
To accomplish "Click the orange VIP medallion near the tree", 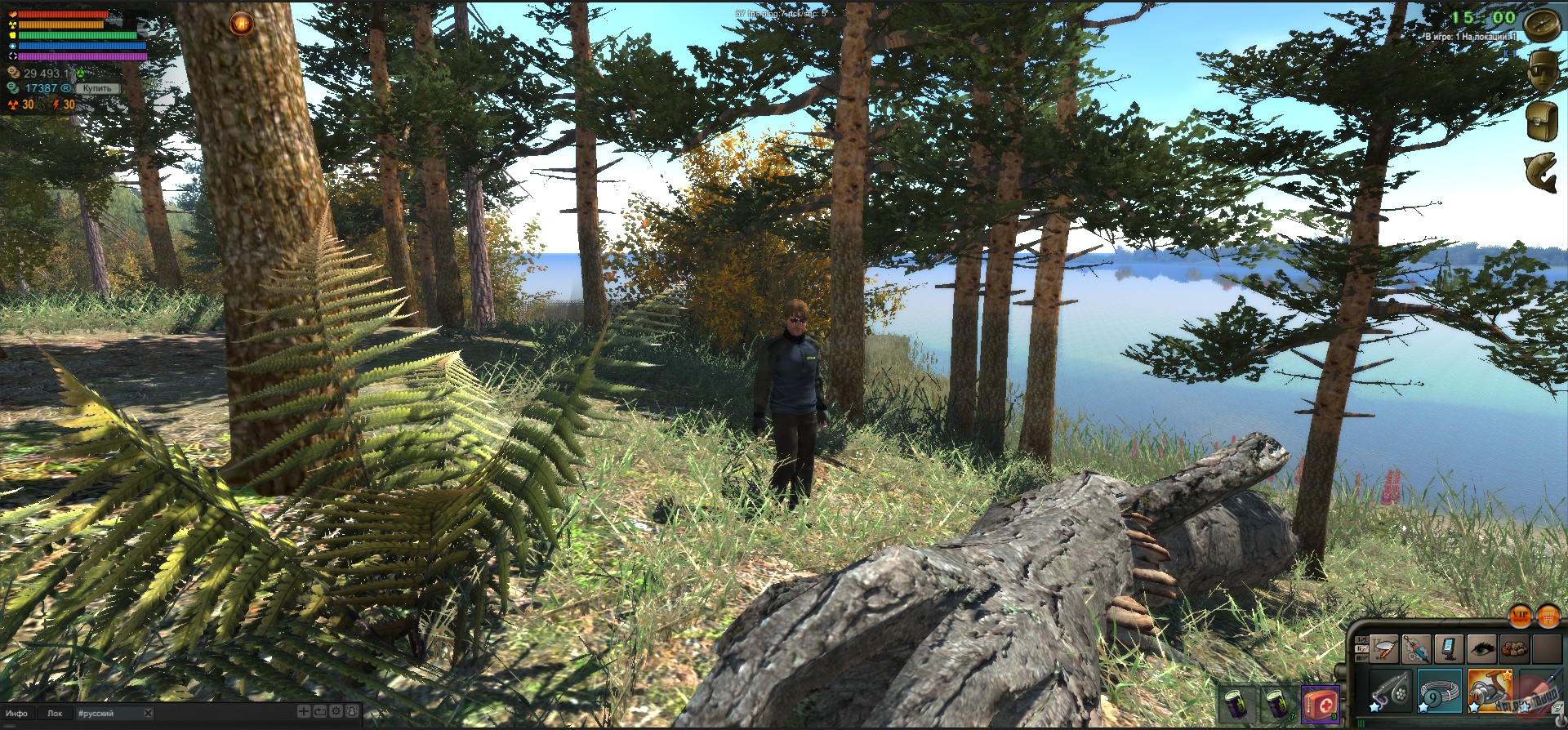I will [x=241, y=23].
